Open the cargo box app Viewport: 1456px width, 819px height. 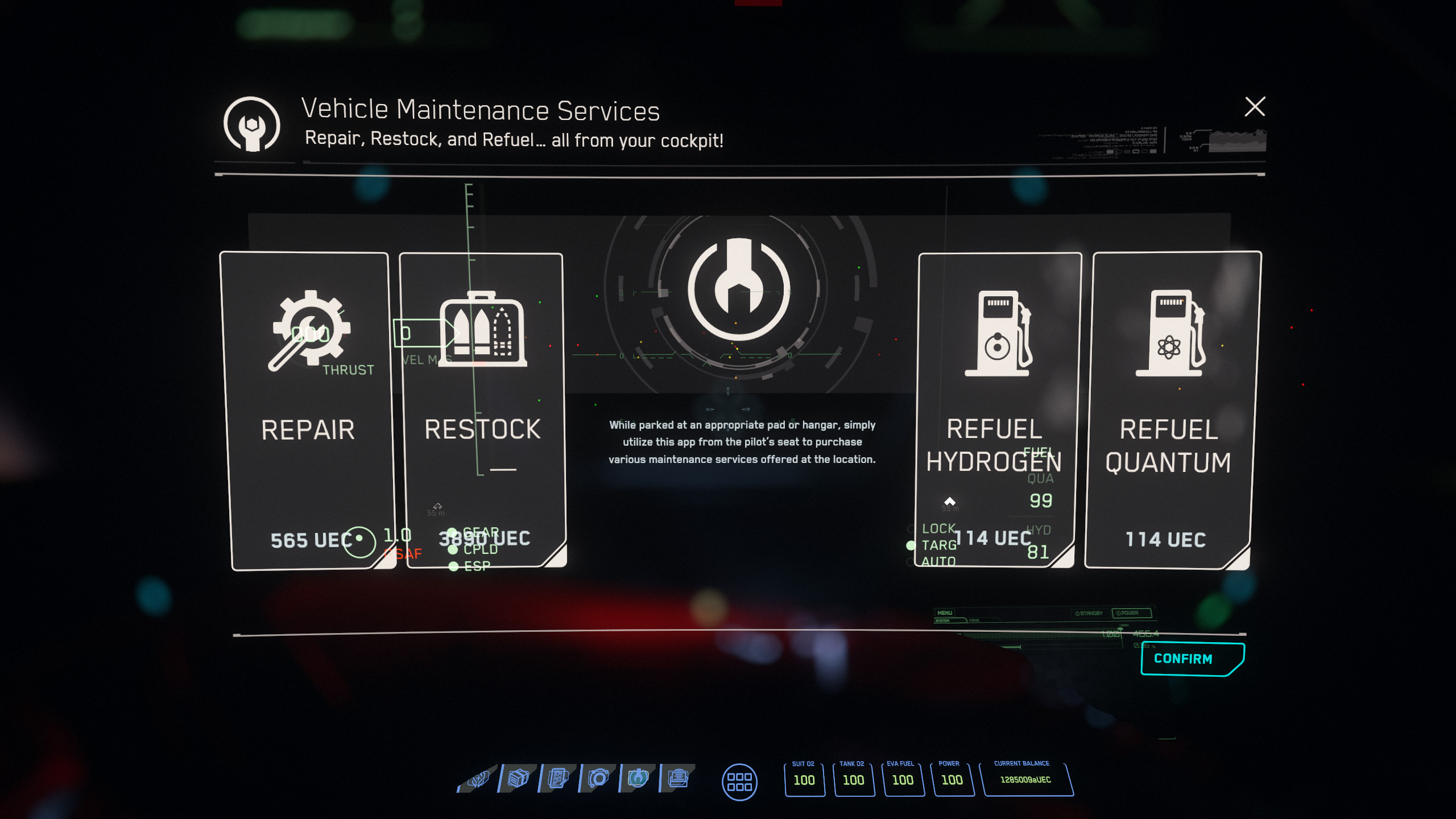[518, 778]
